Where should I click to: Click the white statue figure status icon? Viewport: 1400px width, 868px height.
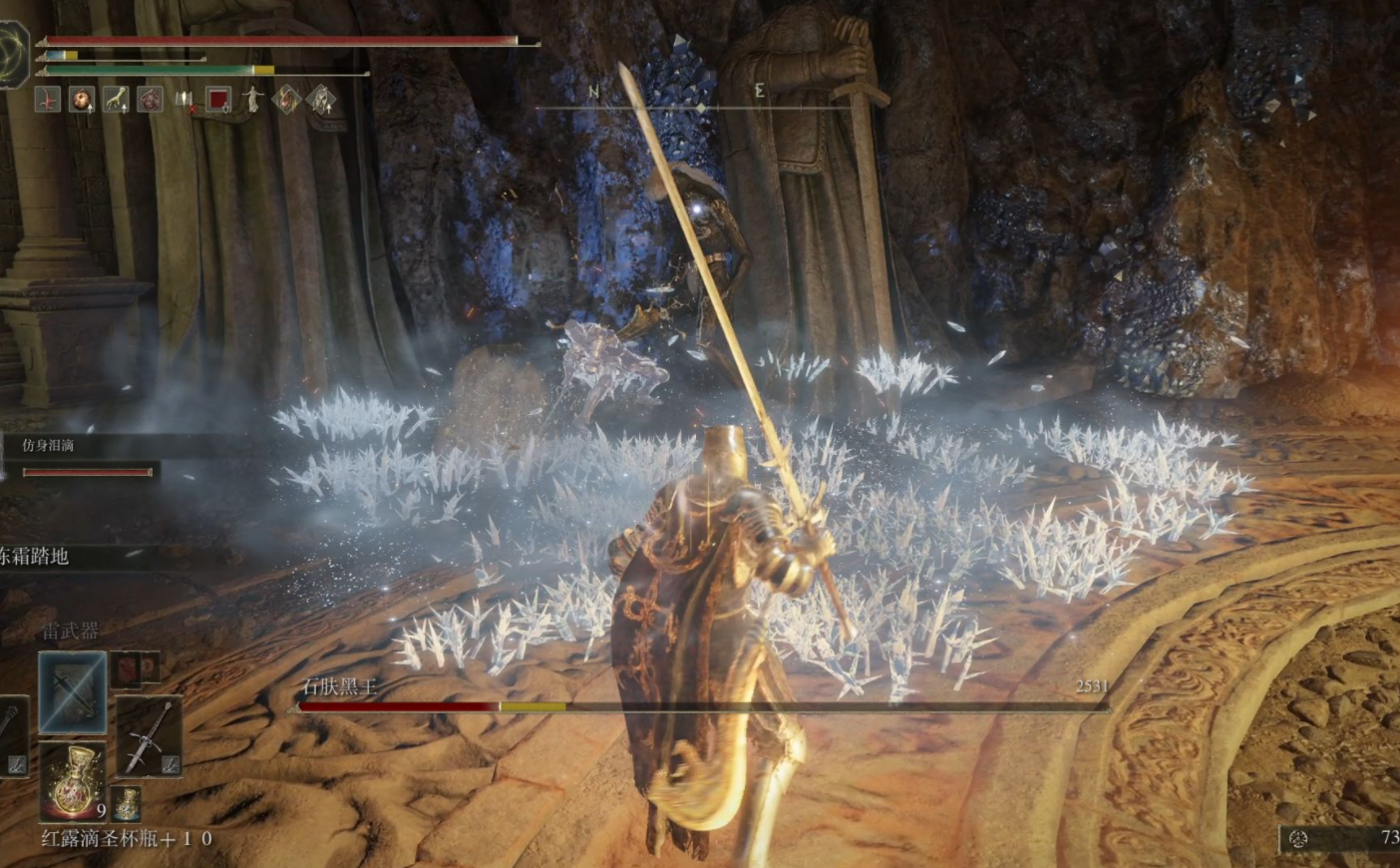(x=253, y=99)
